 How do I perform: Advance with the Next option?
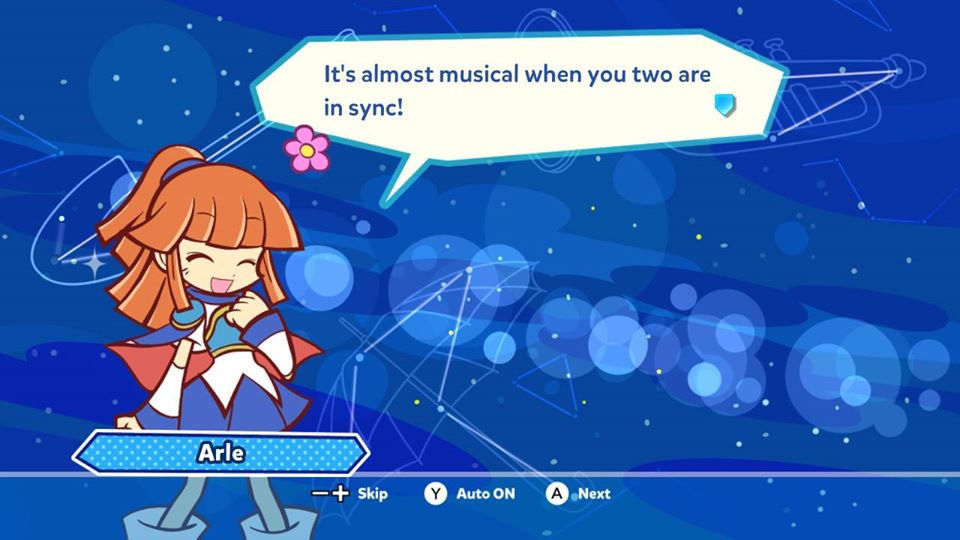(579, 493)
